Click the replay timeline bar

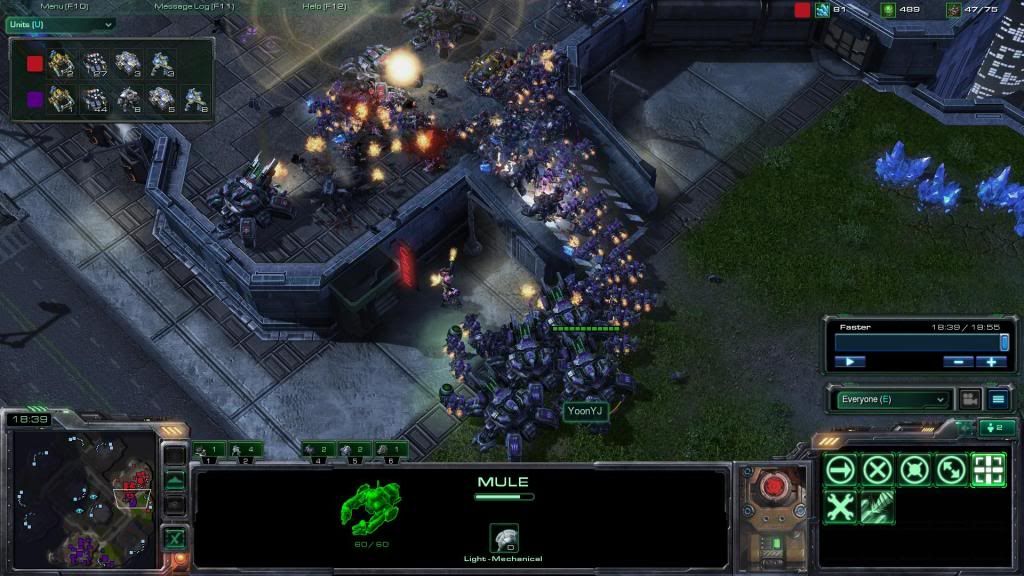(x=918, y=342)
